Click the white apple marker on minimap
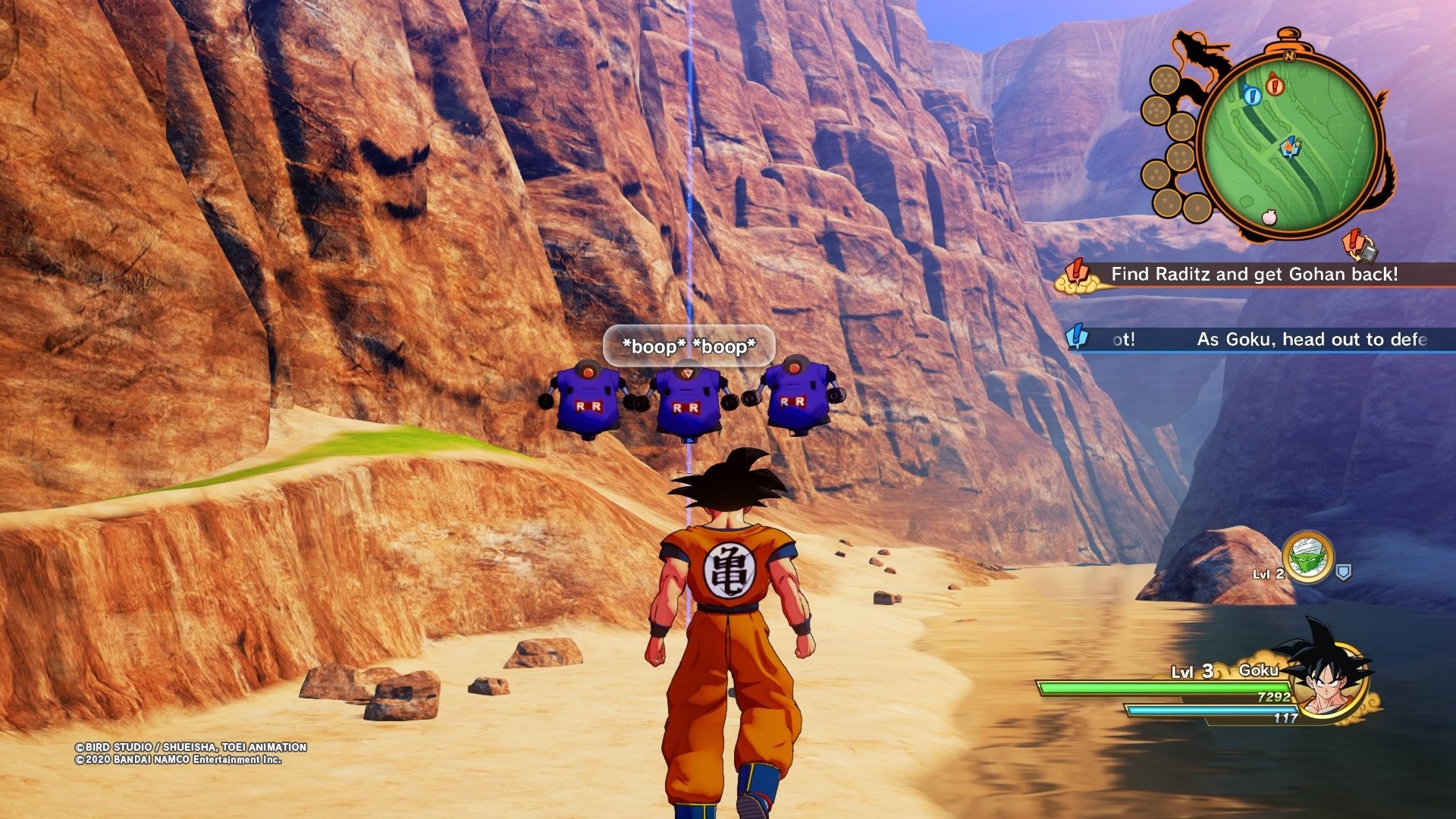 pos(1269,218)
